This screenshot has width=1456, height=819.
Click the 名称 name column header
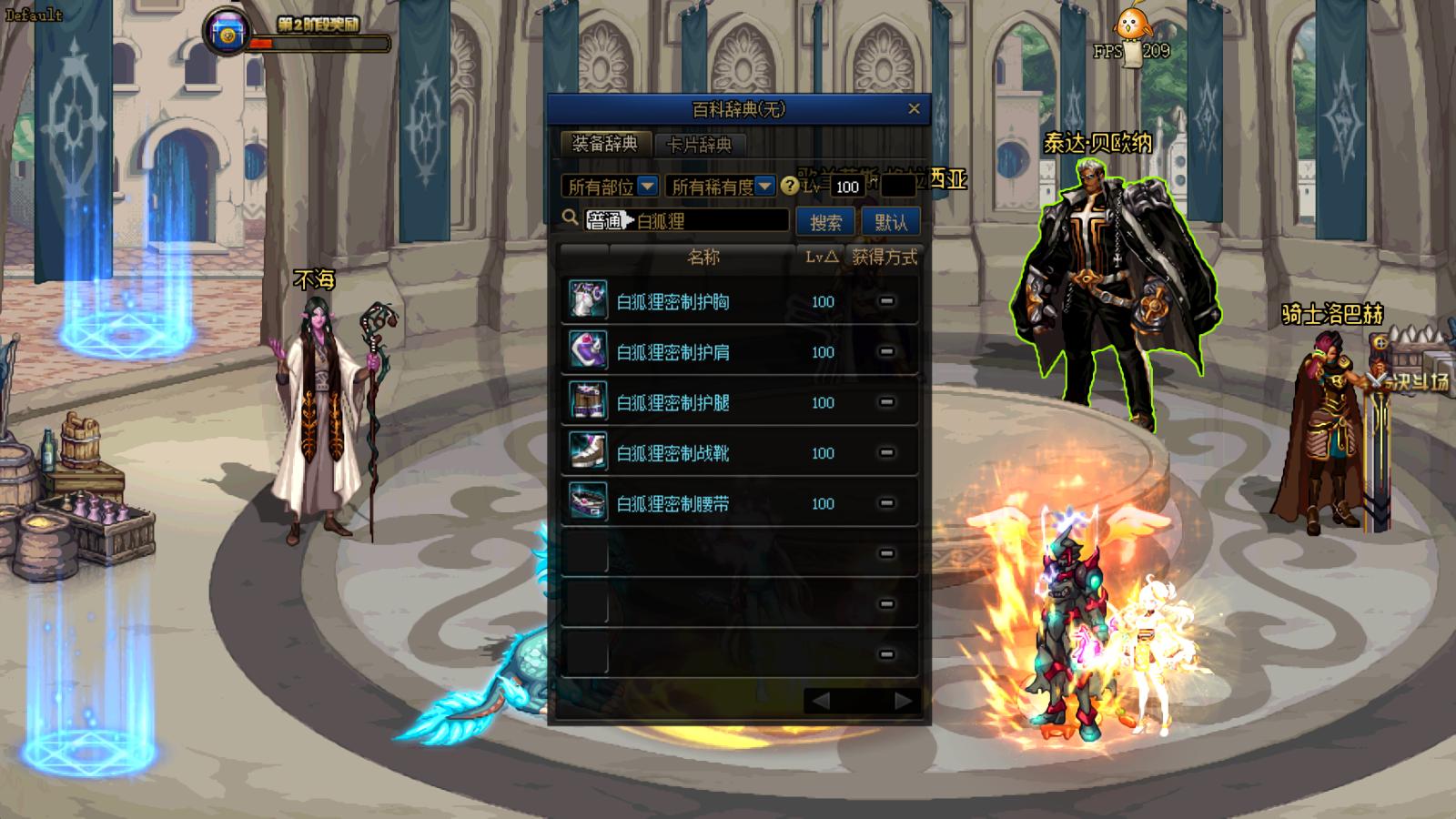point(703,258)
